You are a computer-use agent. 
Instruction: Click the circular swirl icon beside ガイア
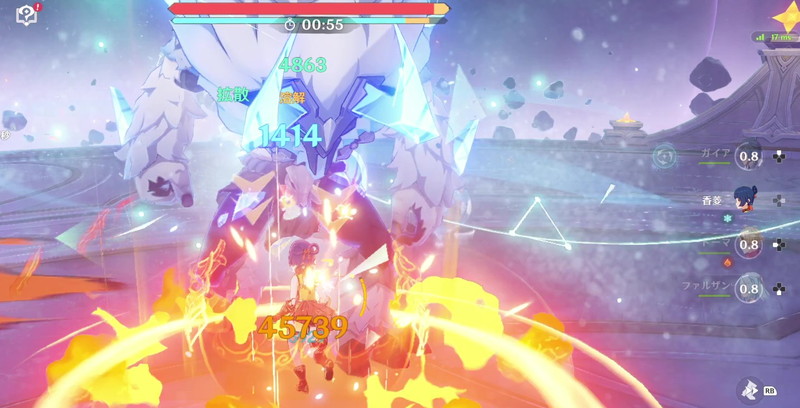point(663,156)
